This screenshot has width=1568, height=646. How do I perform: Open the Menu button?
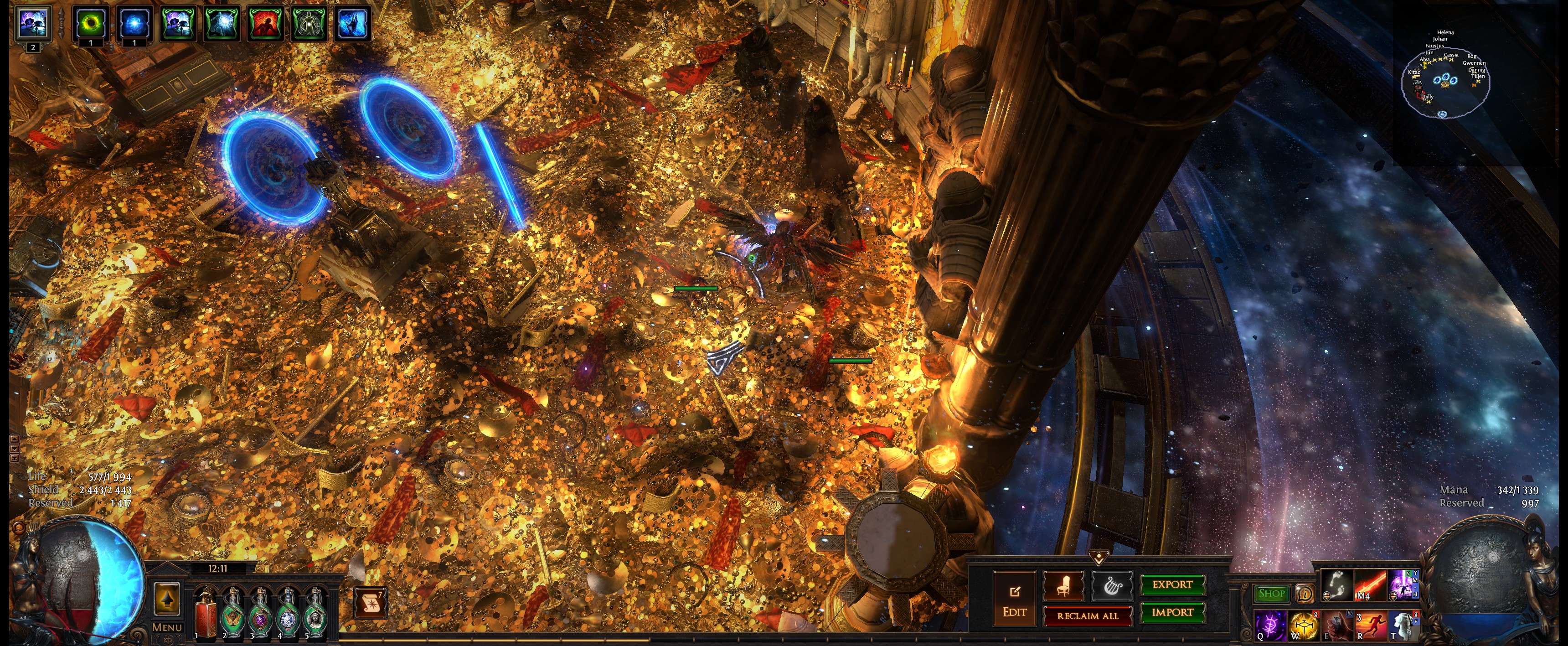(167, 627)
